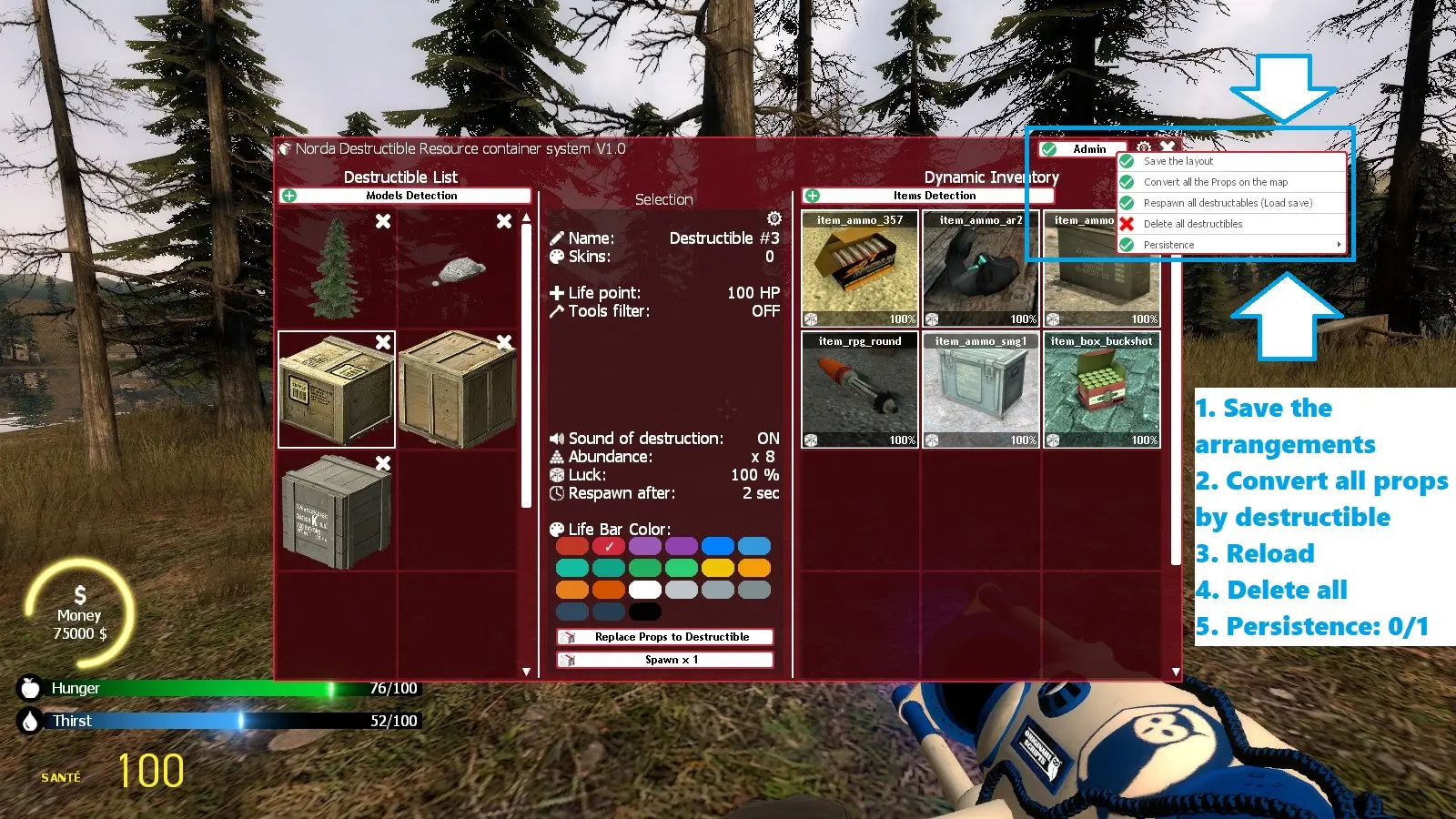
Task: Expand the Items Detection list
Action: pos(935,195)
